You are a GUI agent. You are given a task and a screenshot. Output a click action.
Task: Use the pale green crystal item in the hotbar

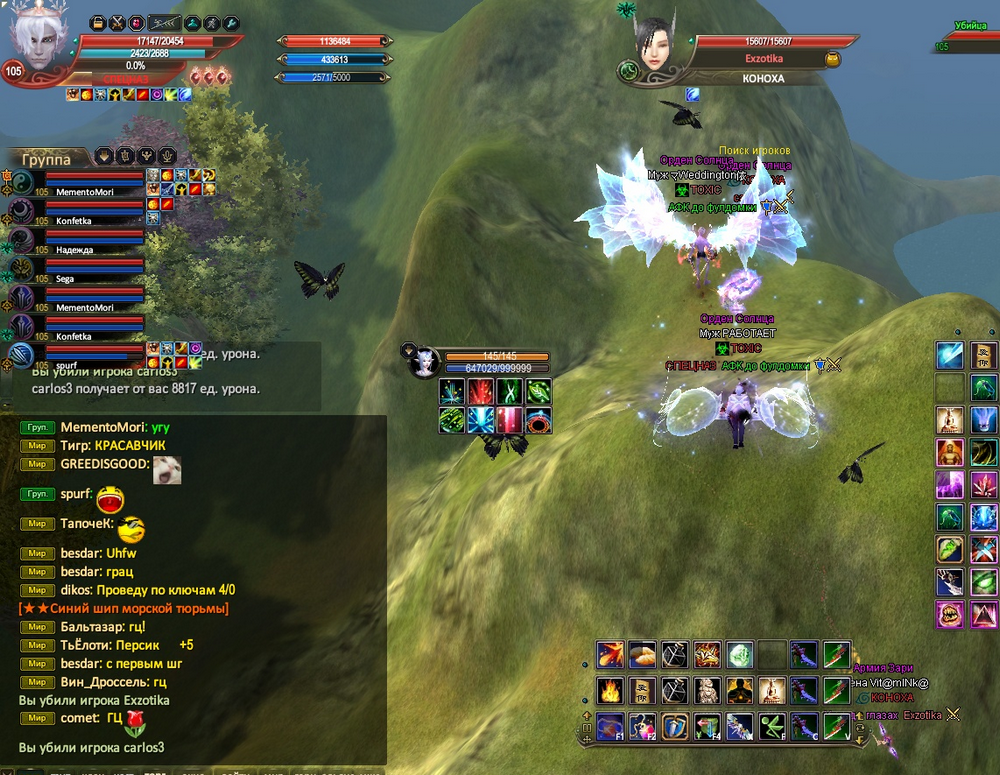739,655
